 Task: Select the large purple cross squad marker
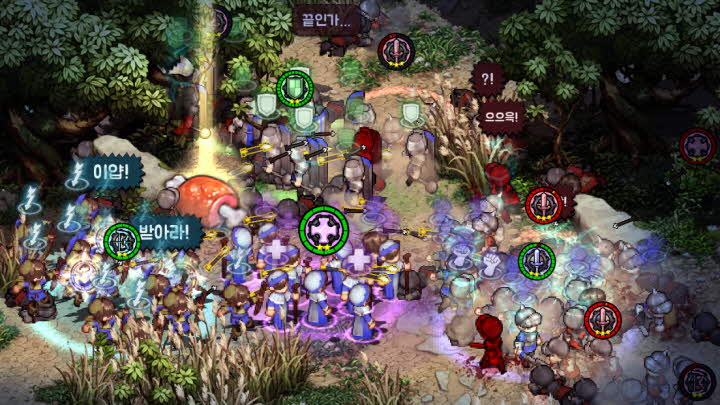(x=324, y=228)
